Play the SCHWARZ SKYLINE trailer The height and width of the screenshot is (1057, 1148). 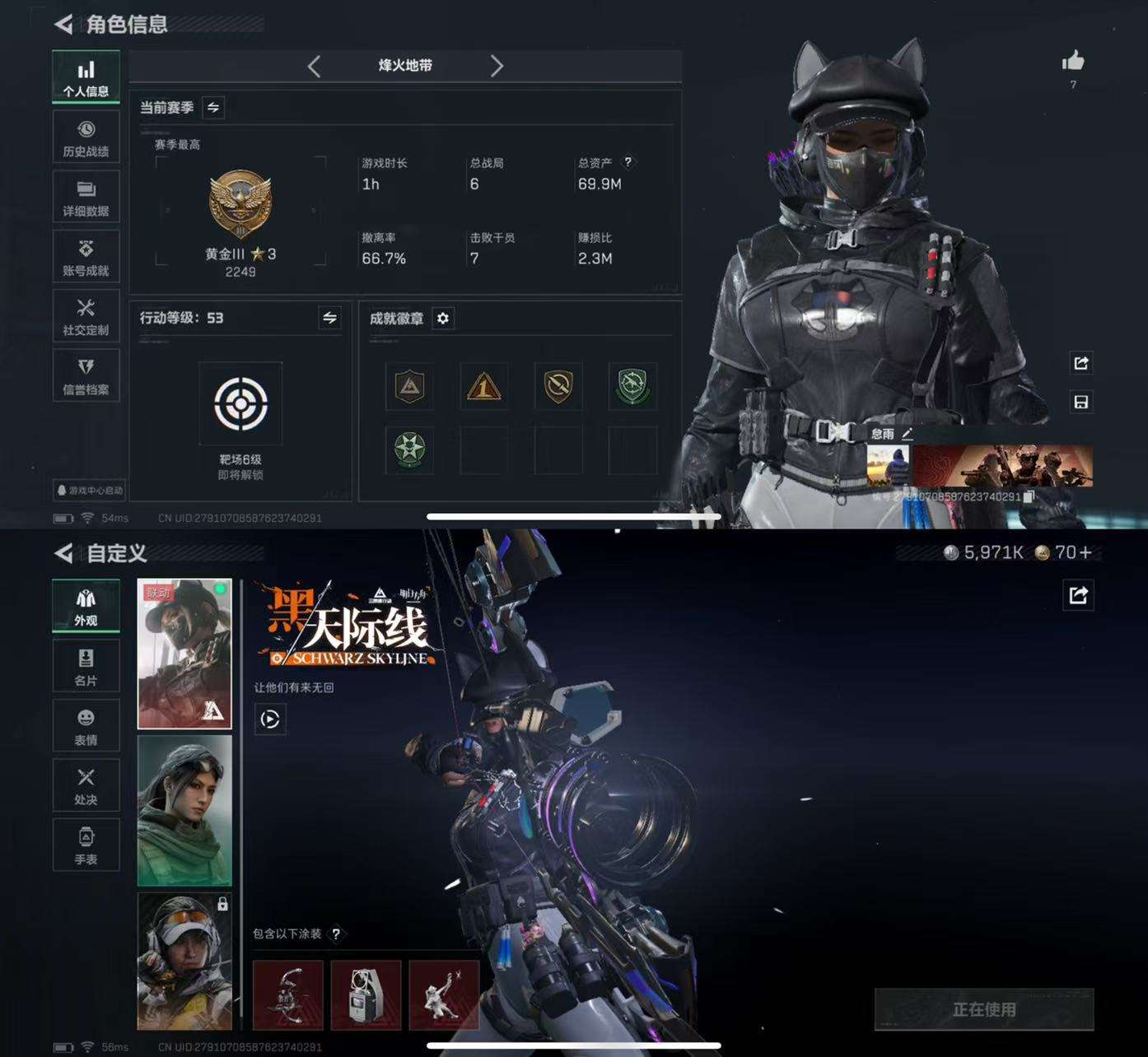point(269,719)
